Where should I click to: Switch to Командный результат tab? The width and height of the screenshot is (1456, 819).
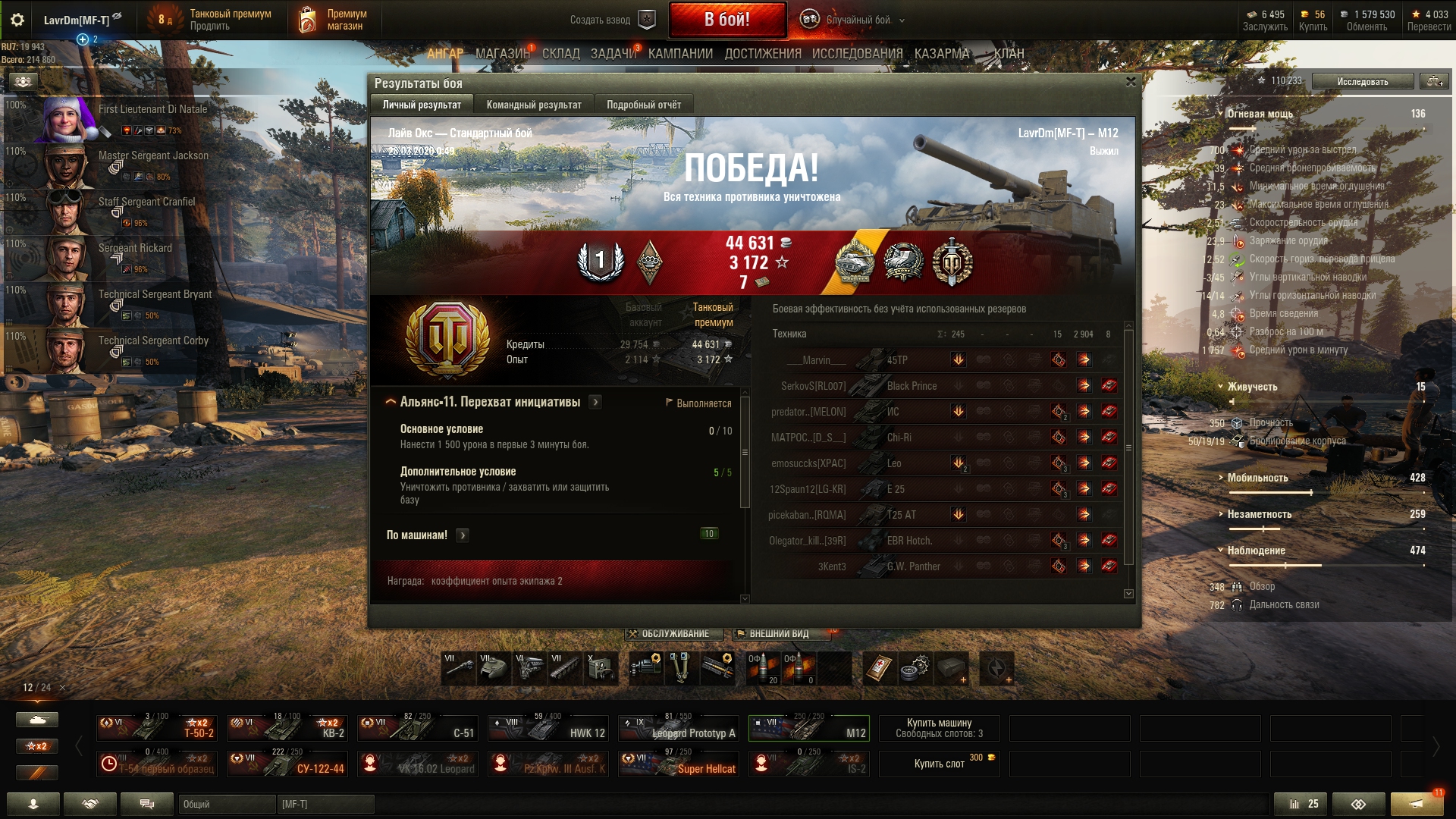coord(534,105)
